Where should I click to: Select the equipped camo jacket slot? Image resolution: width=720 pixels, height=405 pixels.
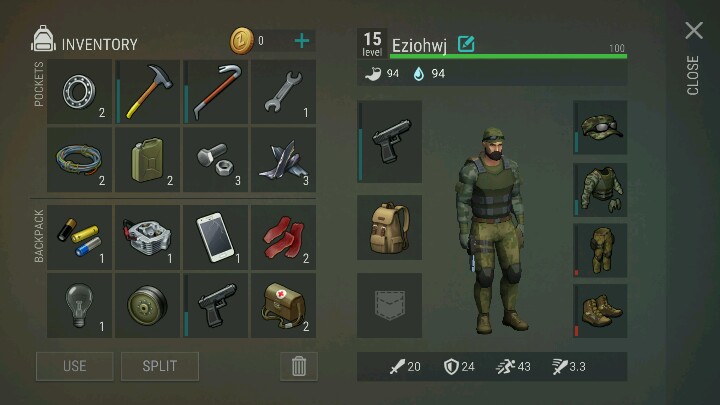(x=600, y=190)
